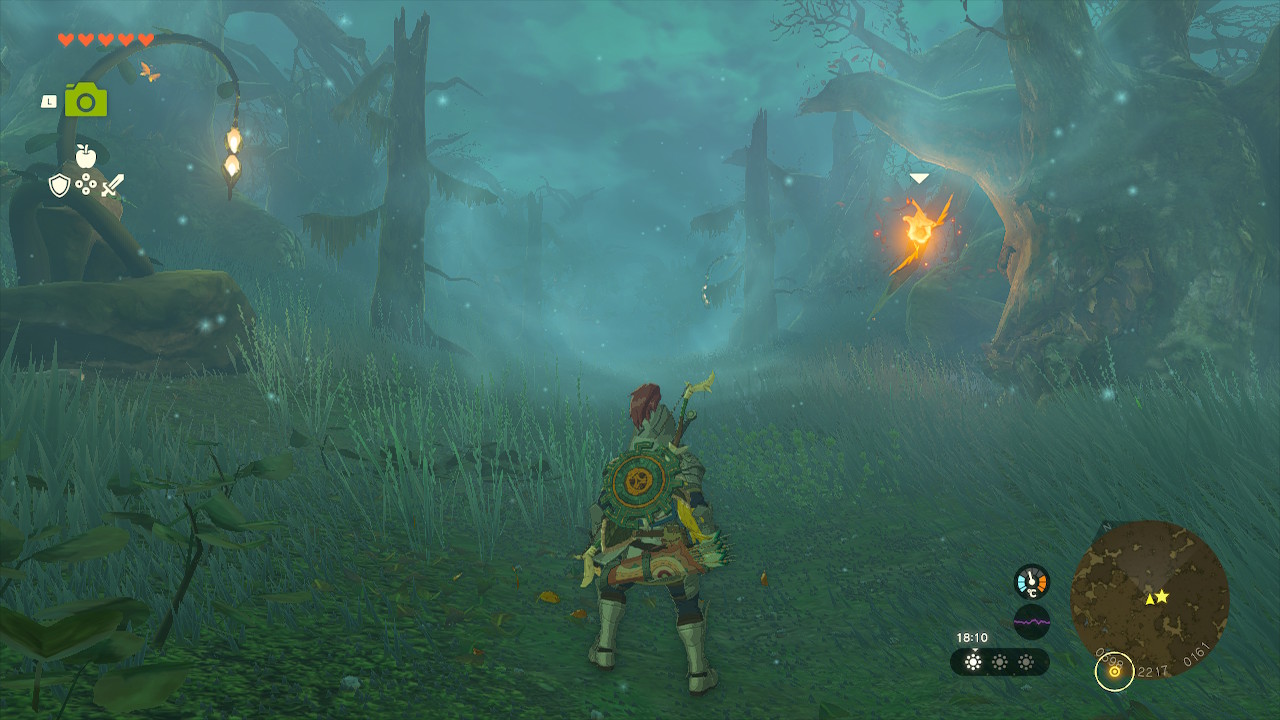Click the purple noise level meter
Screen dimensions: 1280x720
coord(1032,622)
